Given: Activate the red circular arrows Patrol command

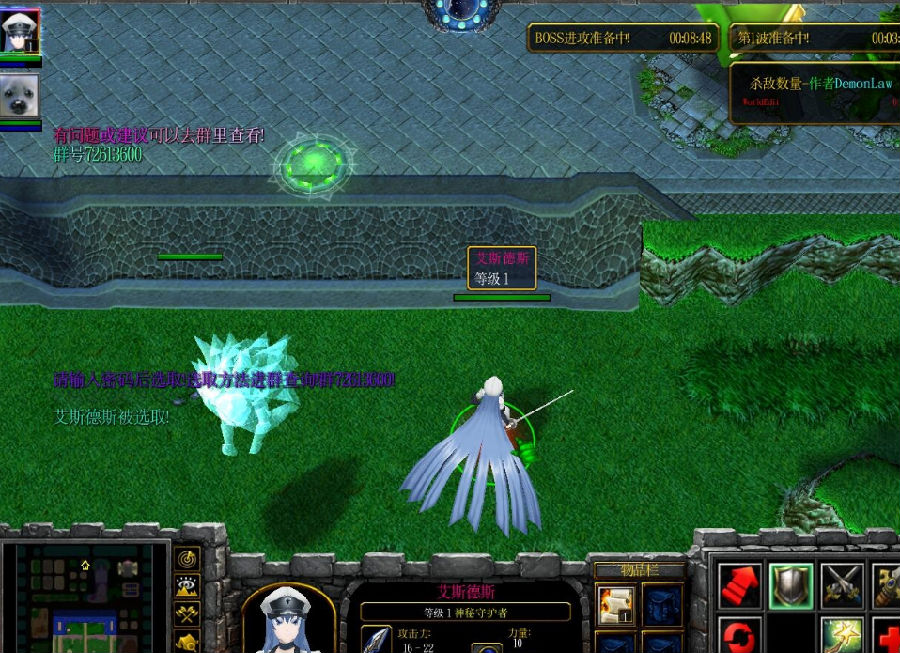Looking at the screenshot, I should click(x=741, y=636).
